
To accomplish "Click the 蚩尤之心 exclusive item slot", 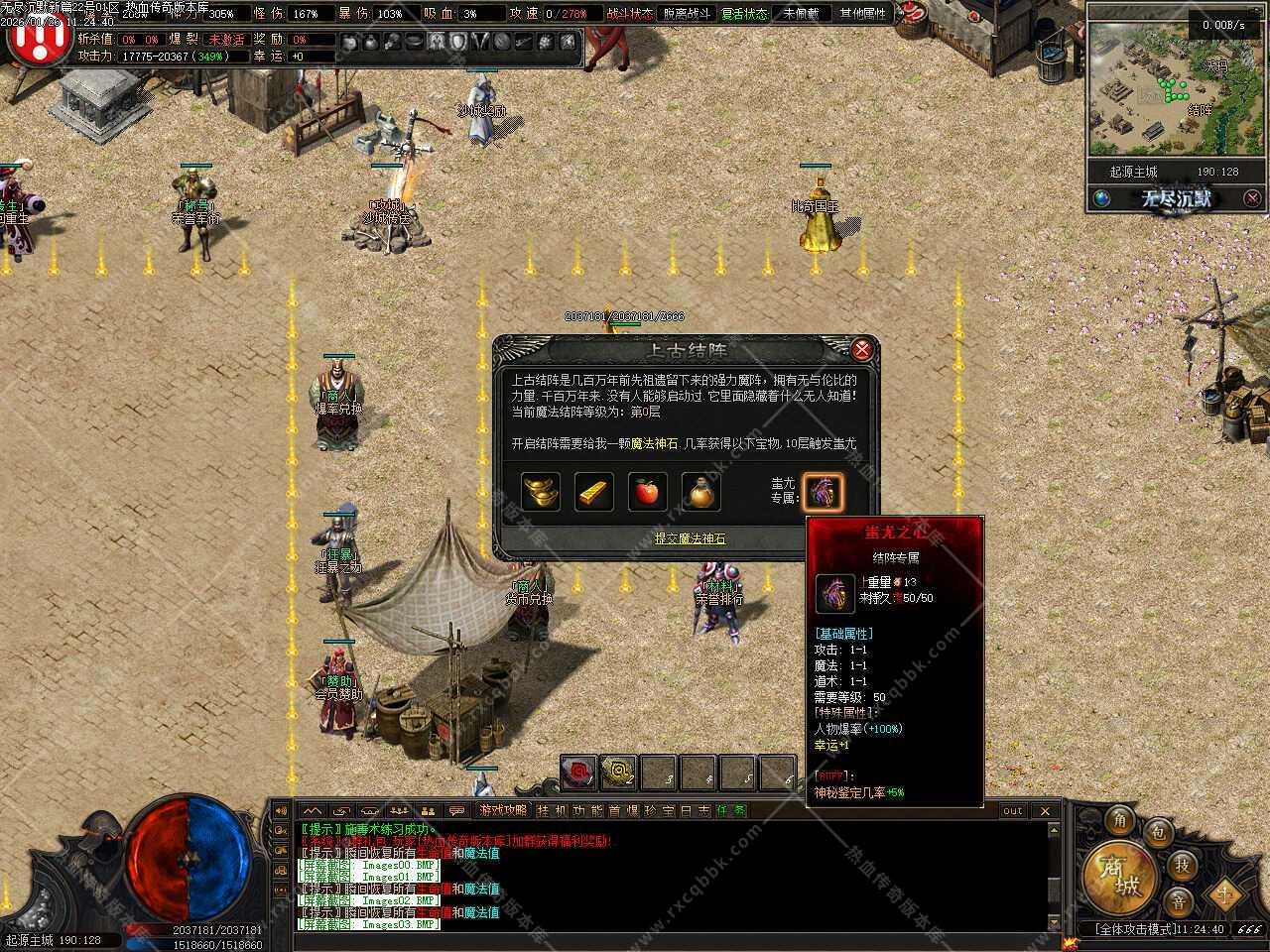I will click(824, 492).
